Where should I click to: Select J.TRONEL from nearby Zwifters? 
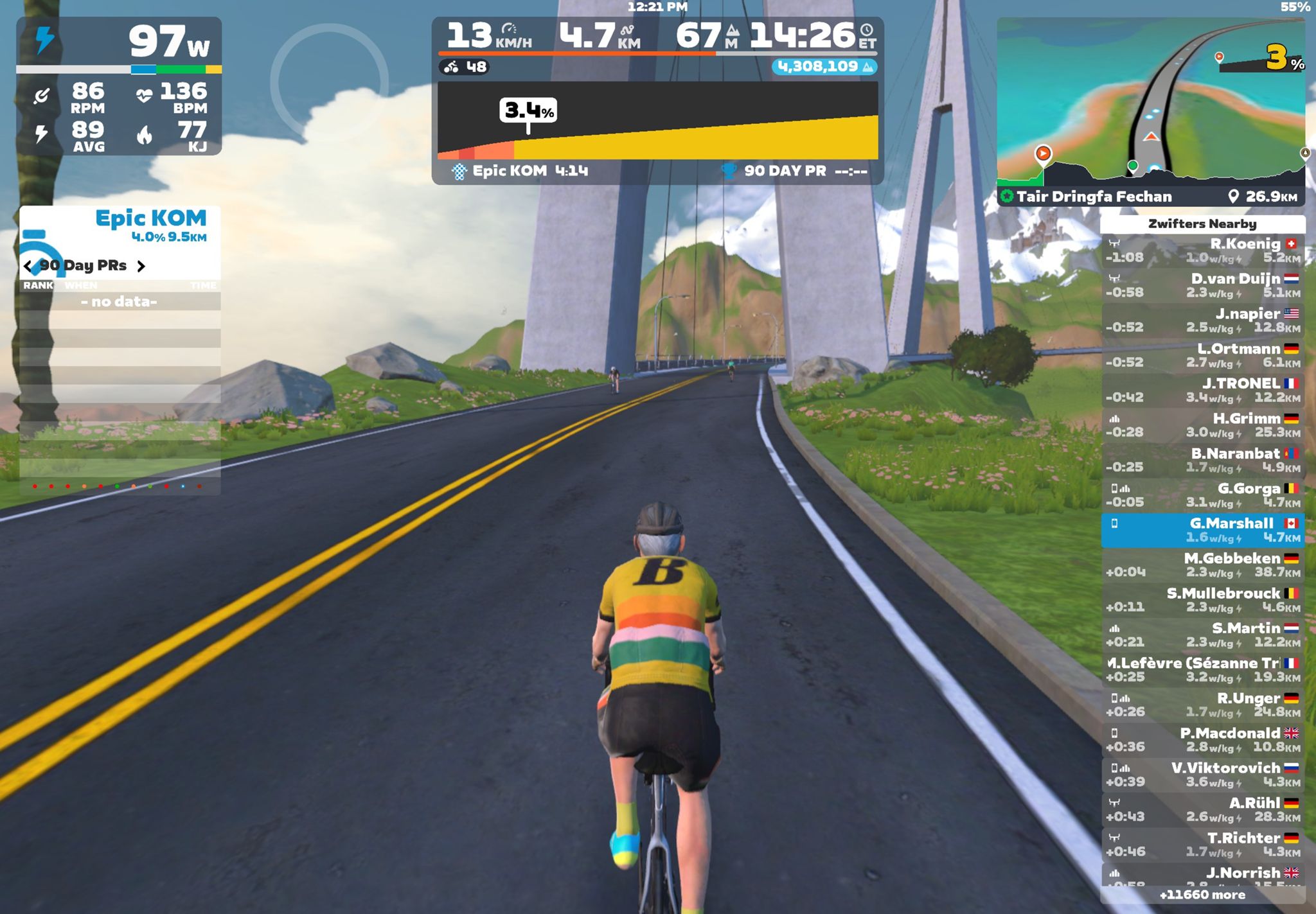tap(1202, 391)
